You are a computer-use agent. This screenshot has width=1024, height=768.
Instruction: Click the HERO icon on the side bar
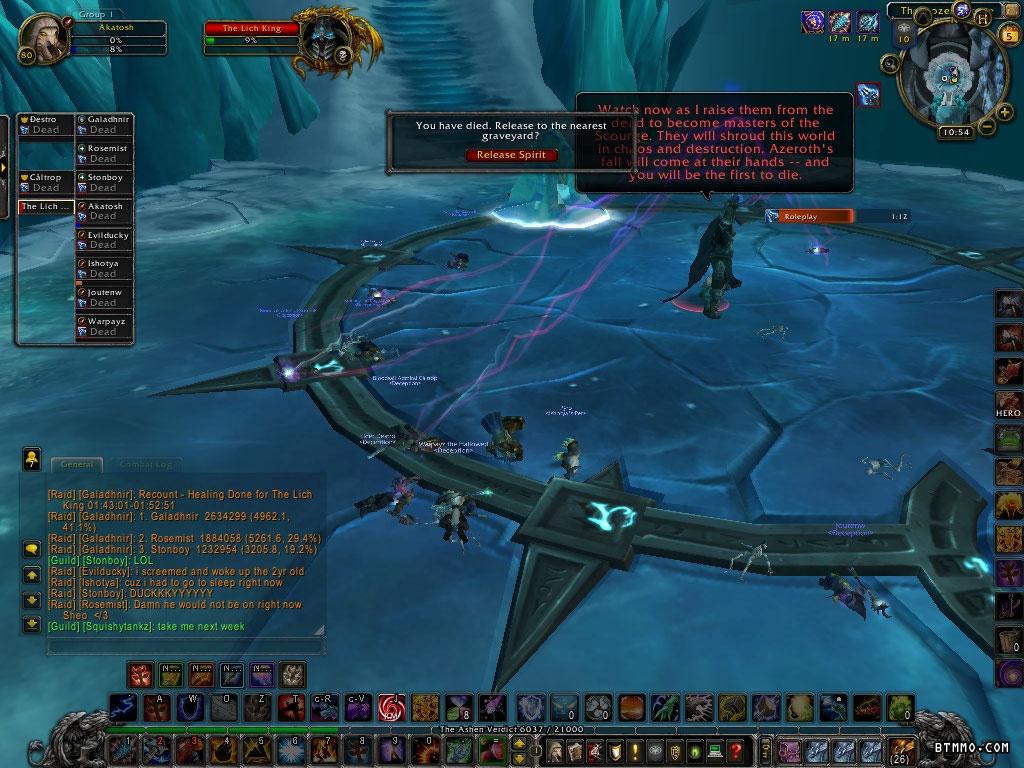tap(1008, 404)
